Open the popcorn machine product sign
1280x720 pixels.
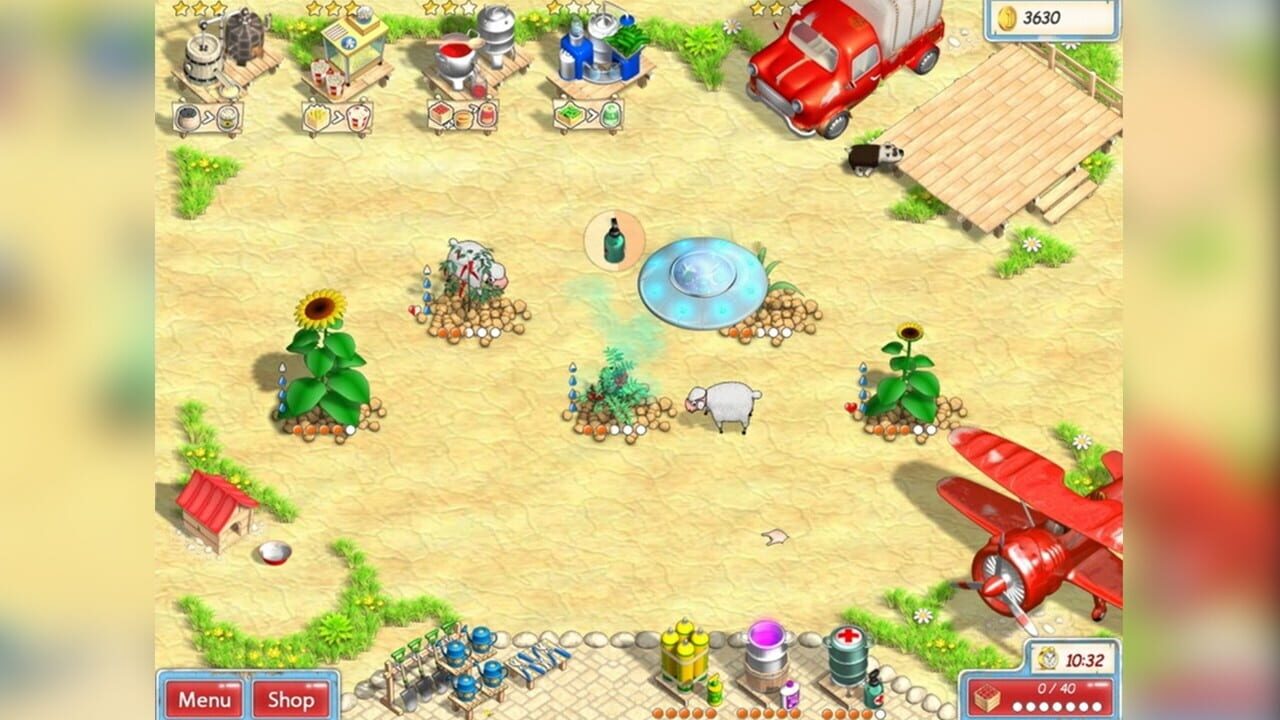(x=340, y=115)
